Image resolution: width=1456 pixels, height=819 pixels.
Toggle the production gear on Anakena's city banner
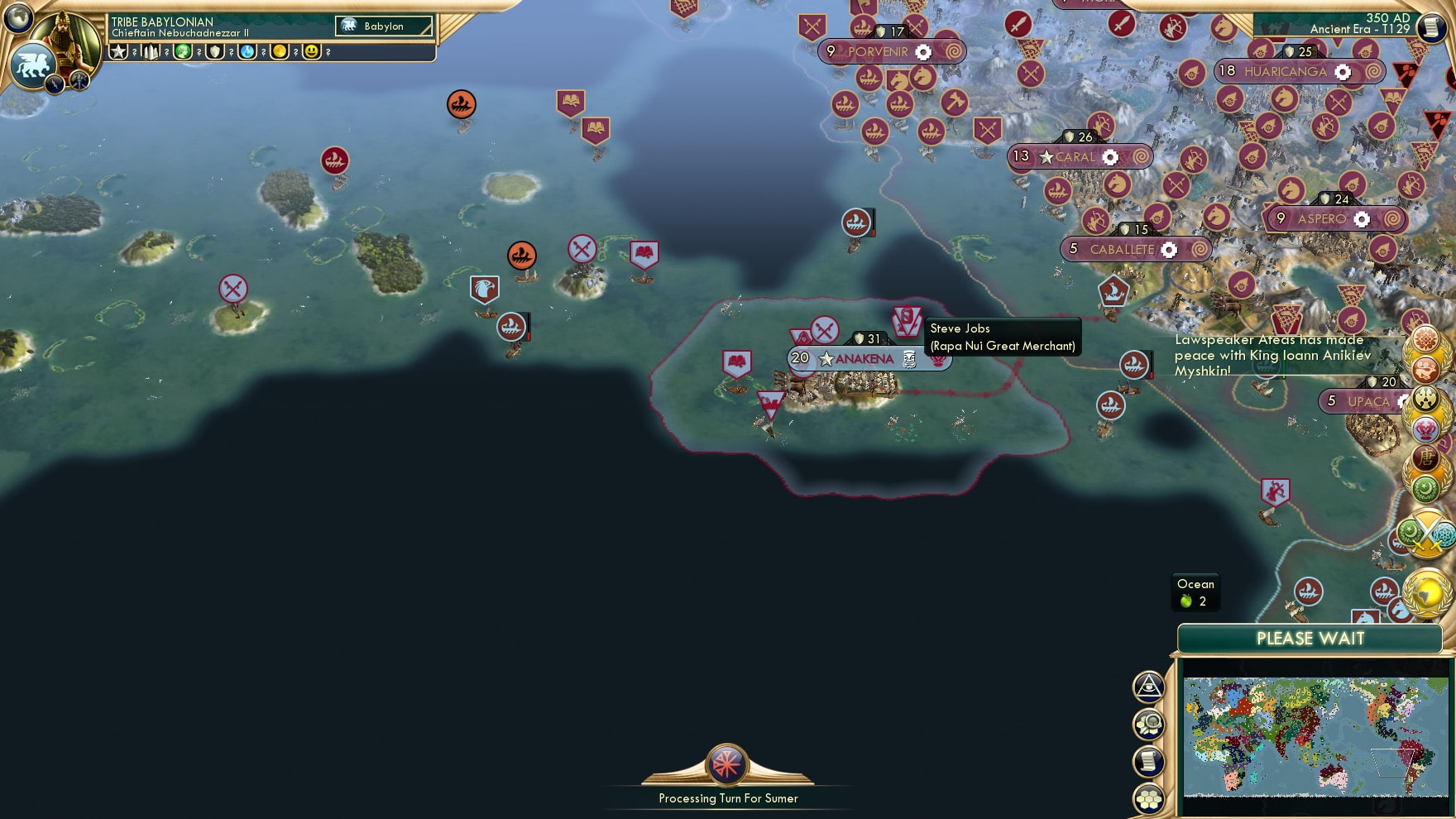pos(911,359)
